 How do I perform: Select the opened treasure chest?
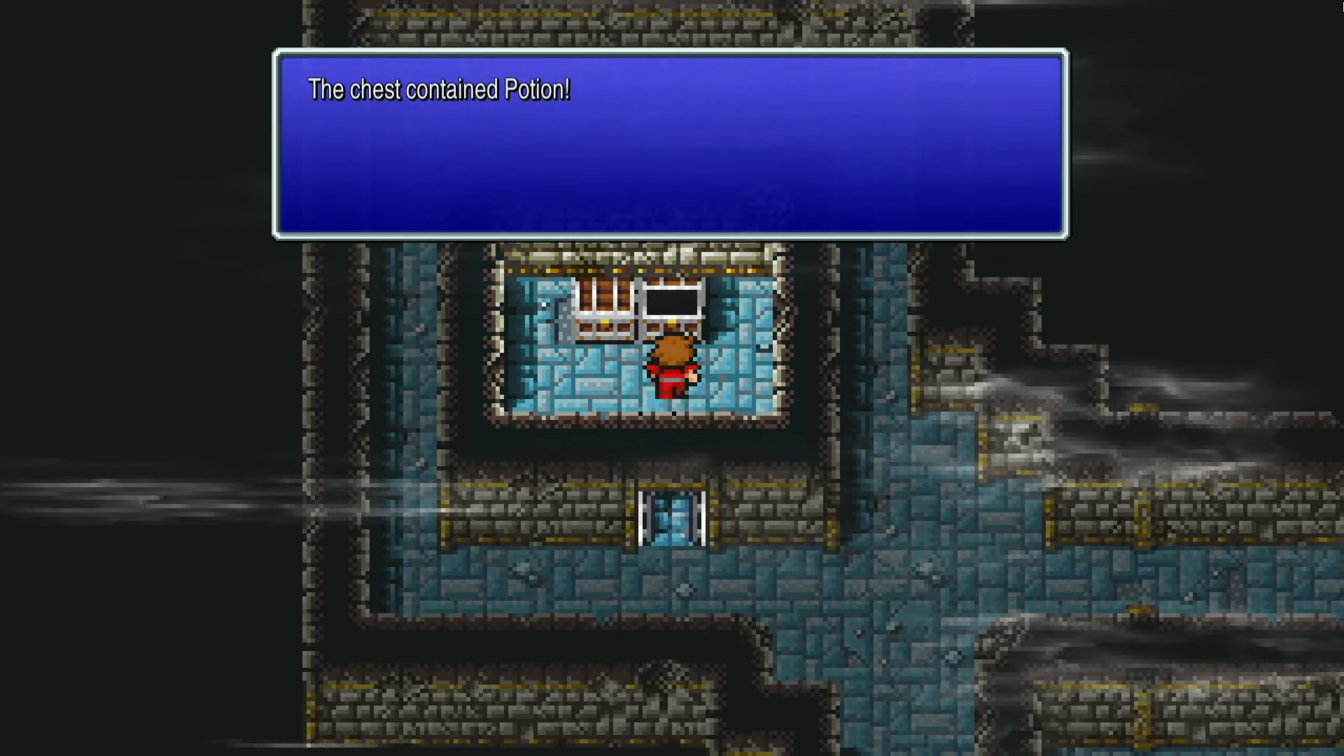coord(673,300)
